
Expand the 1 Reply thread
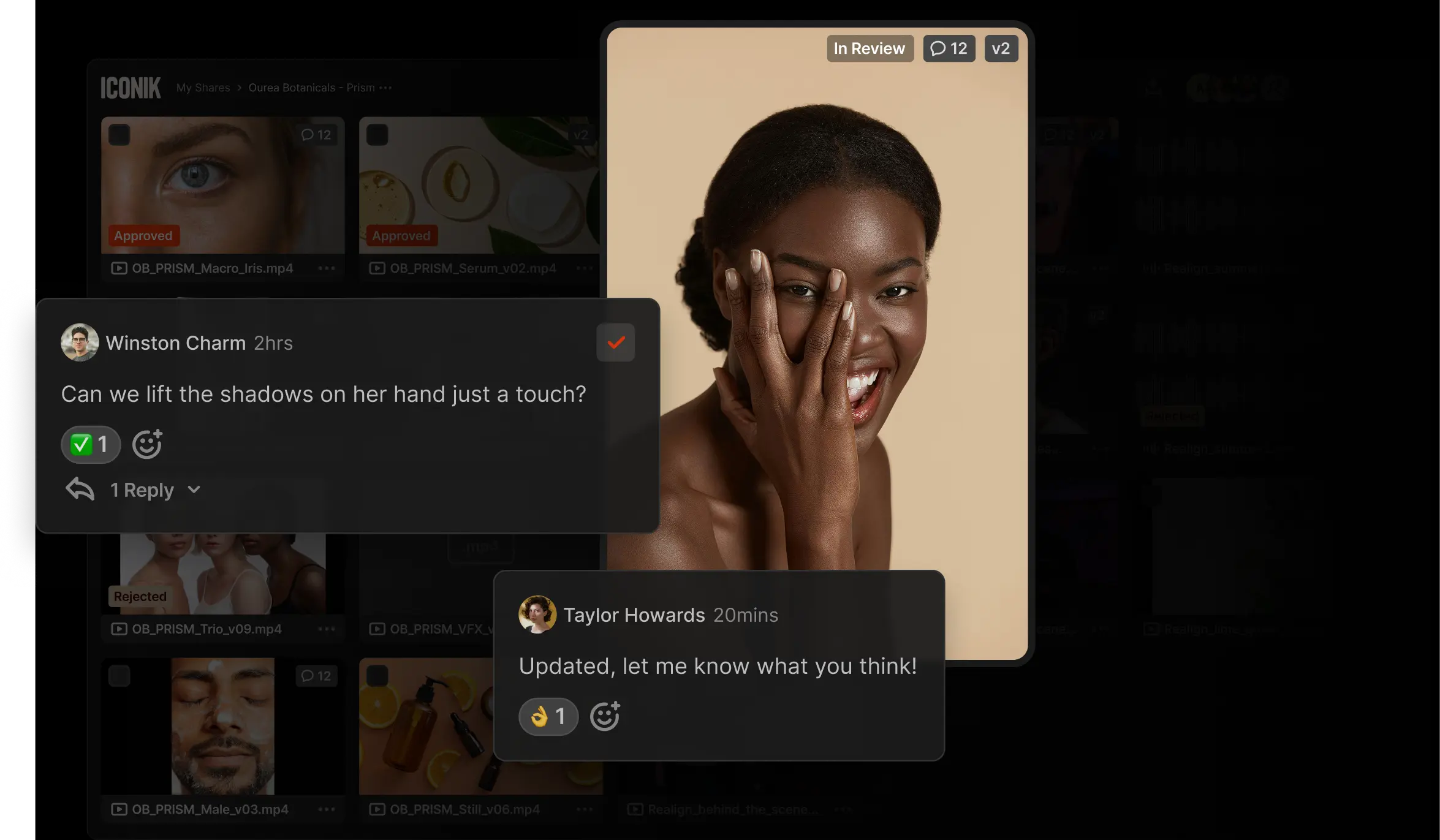pos(142,490)
